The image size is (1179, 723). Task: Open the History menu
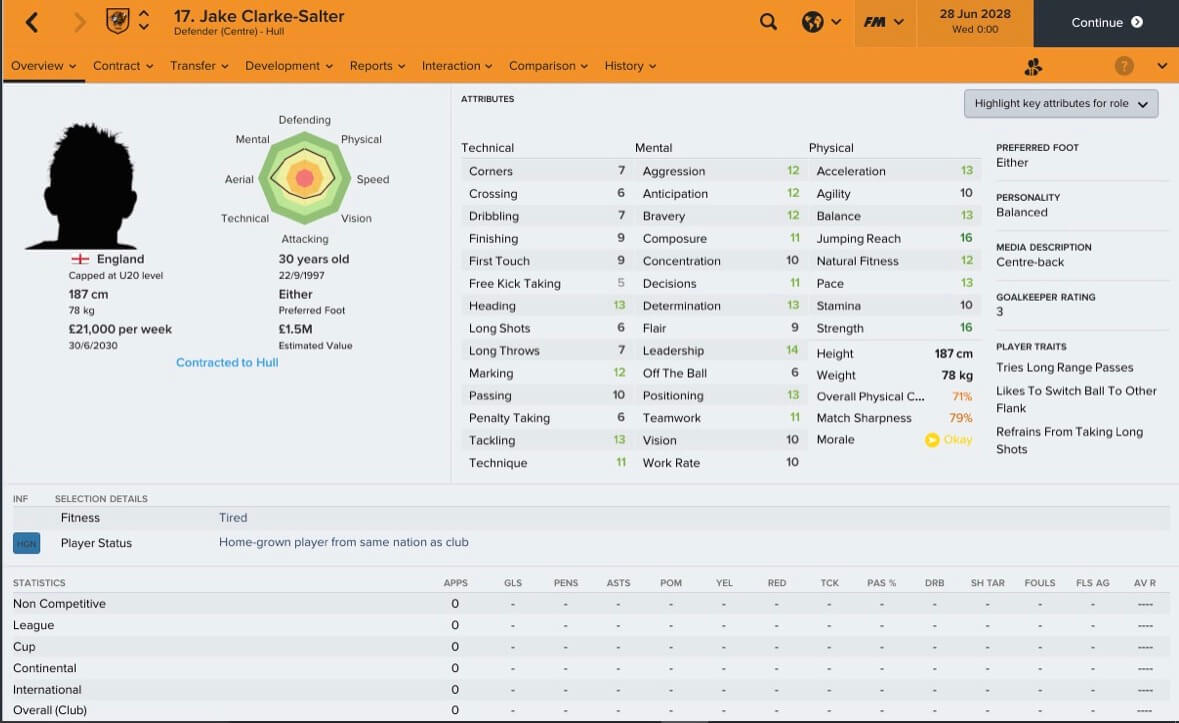[x=630, y=66]
